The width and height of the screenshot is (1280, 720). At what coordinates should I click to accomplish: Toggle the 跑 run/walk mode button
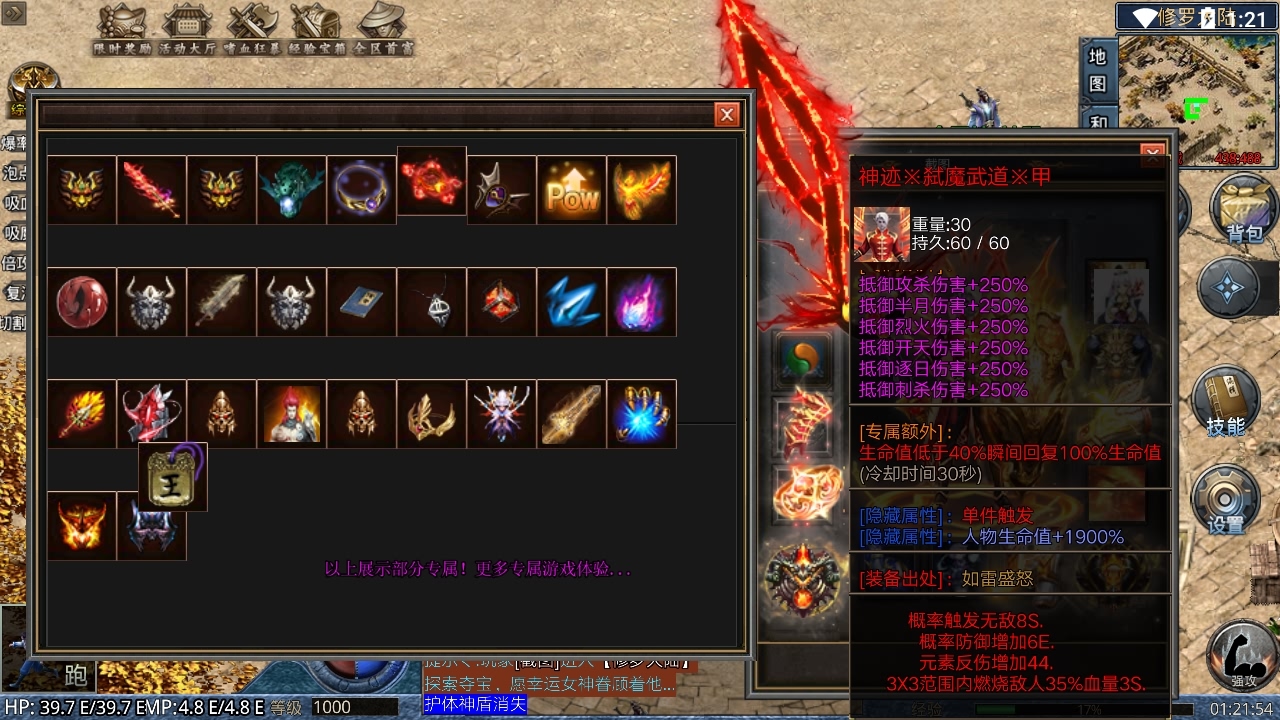(78, 675)
